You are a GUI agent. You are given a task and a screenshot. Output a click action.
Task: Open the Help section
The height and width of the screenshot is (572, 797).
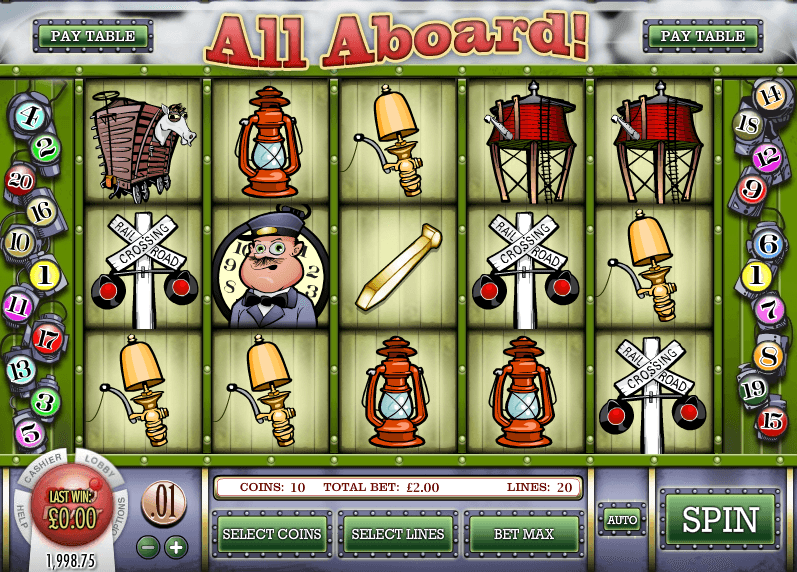click(x=21, y=509)
